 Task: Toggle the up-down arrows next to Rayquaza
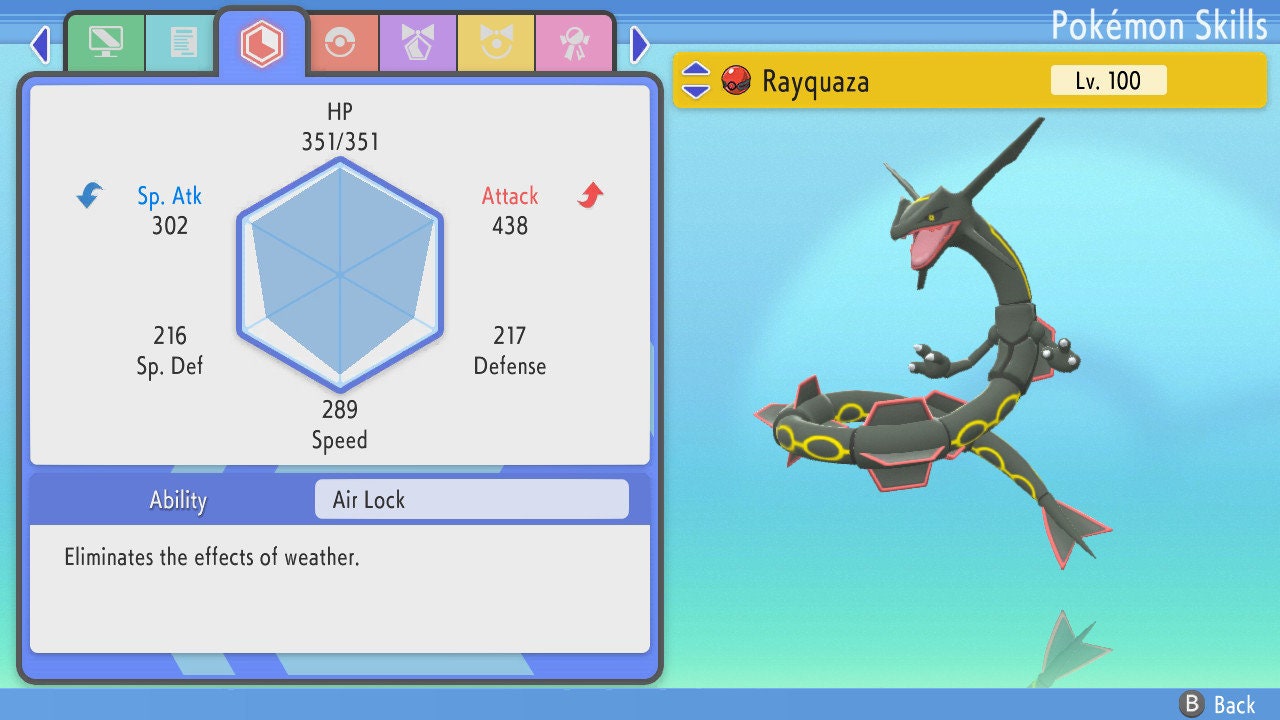point(696,80)
